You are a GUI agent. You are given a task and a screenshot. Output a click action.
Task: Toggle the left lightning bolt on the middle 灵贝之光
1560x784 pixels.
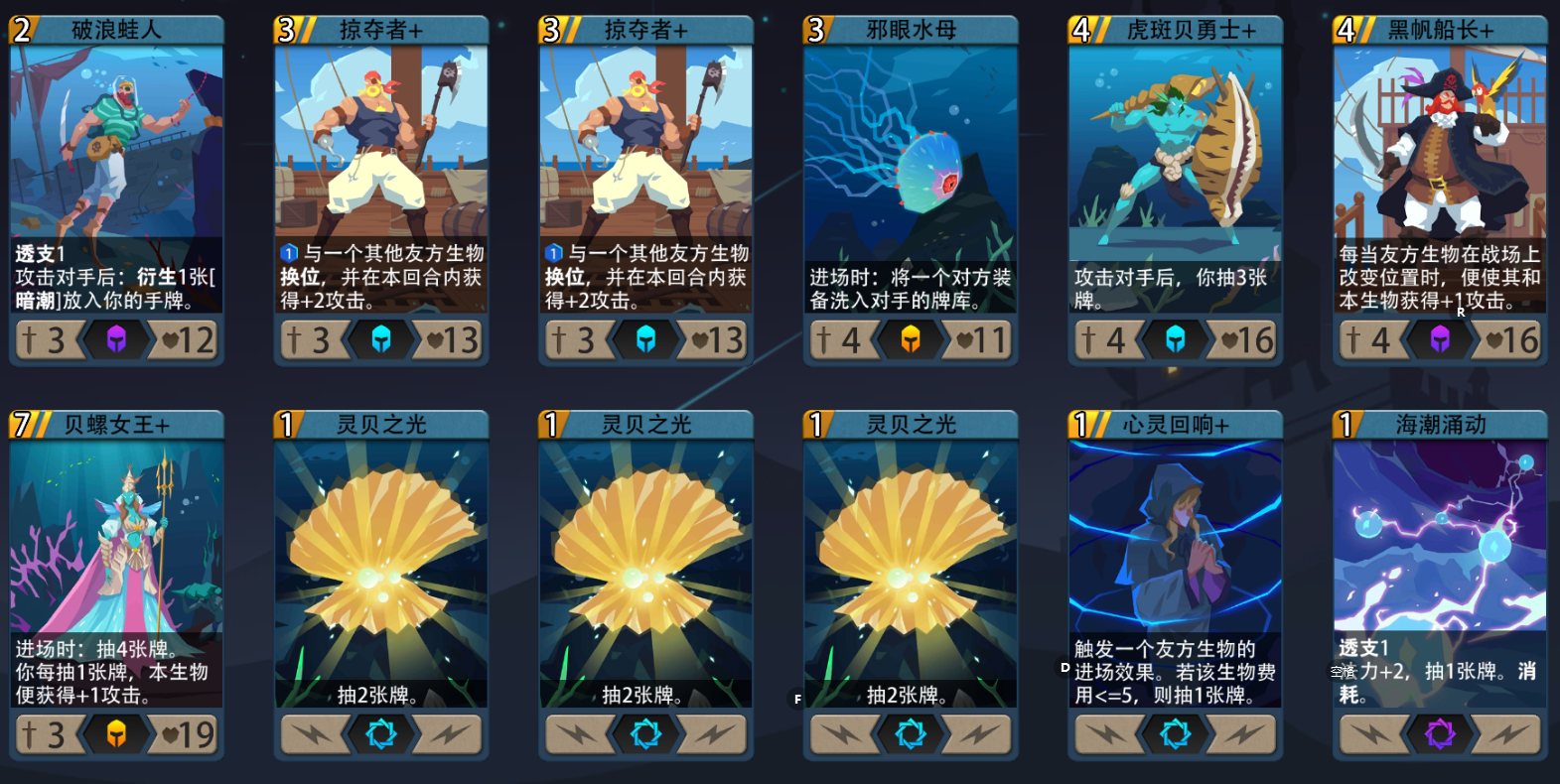point(579,734)
